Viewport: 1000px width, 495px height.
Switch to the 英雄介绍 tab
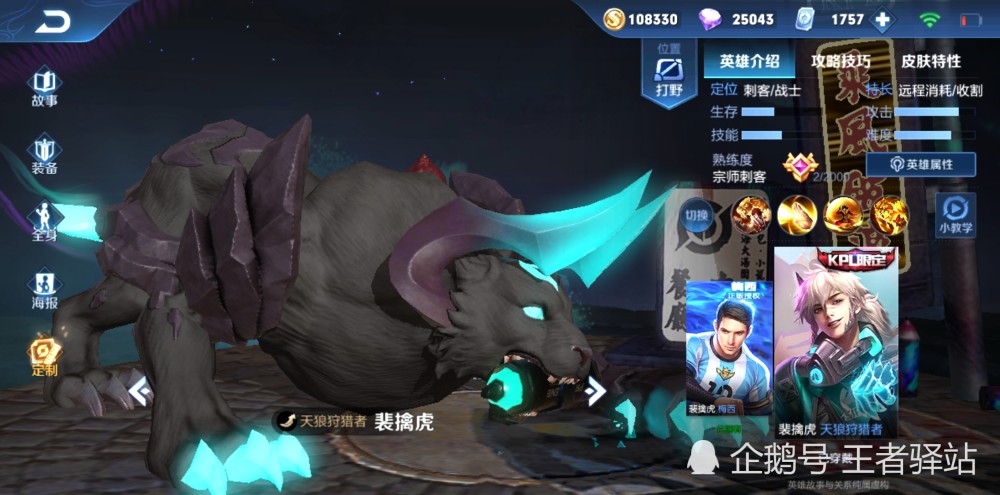pos(749,61)
